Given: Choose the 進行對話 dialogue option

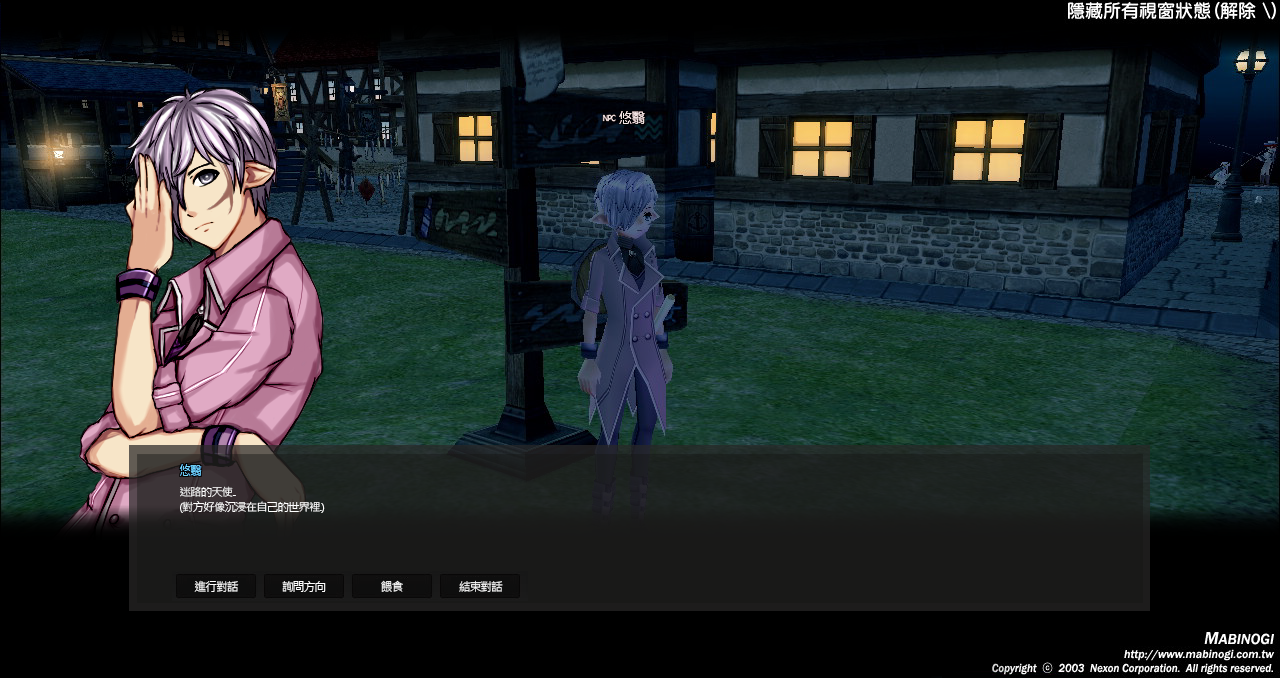Looking at the screenshot, I should pos(216,587).
